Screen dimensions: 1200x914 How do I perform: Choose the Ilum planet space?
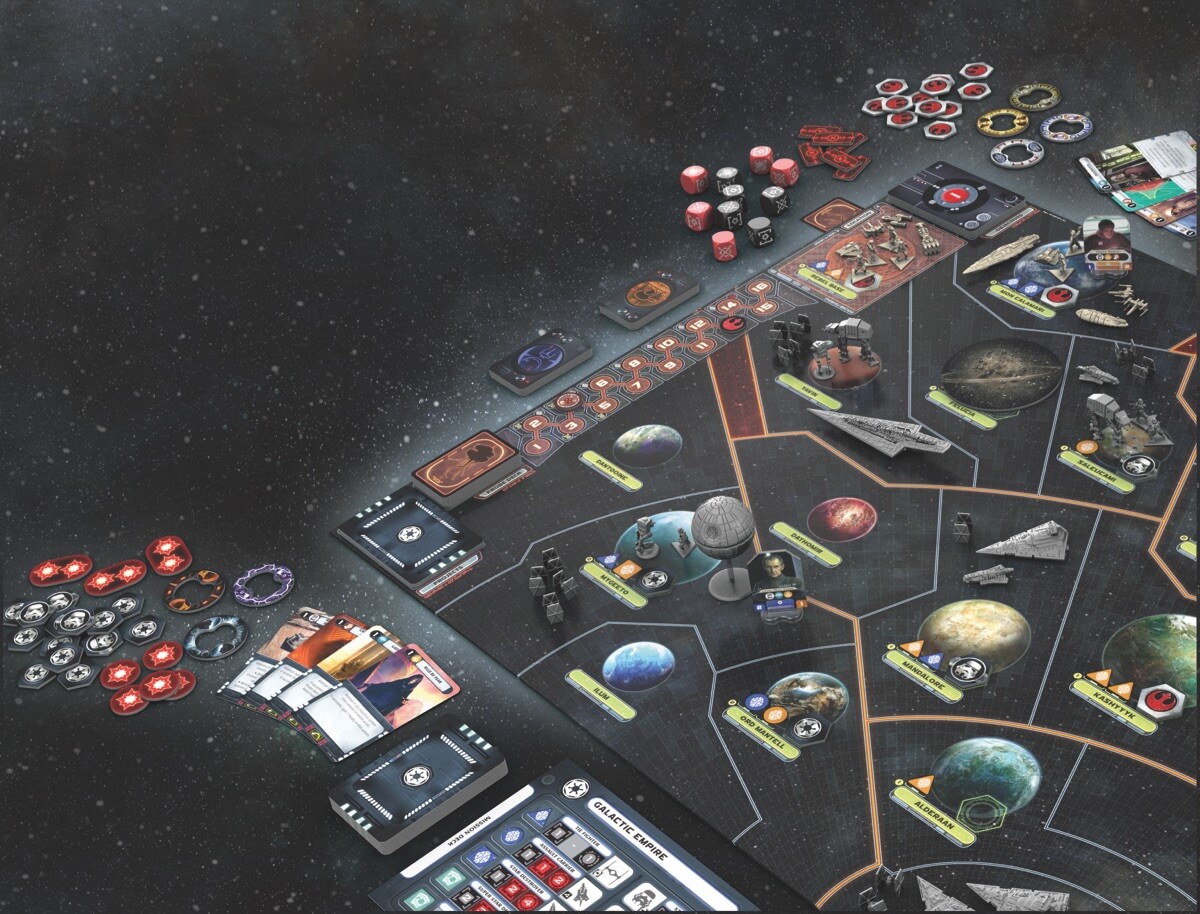[637, 665]
